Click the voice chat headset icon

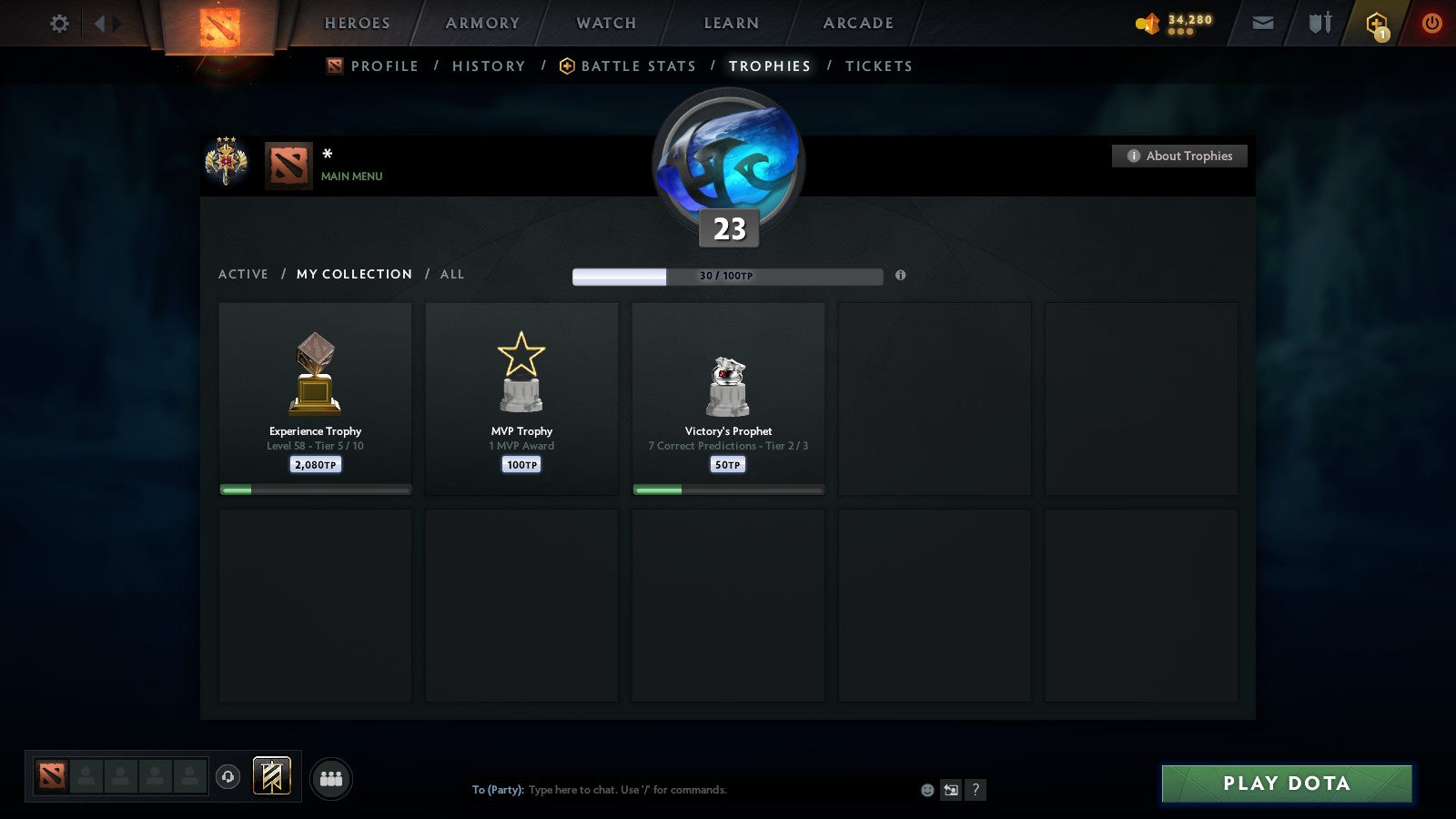point(227,779)
